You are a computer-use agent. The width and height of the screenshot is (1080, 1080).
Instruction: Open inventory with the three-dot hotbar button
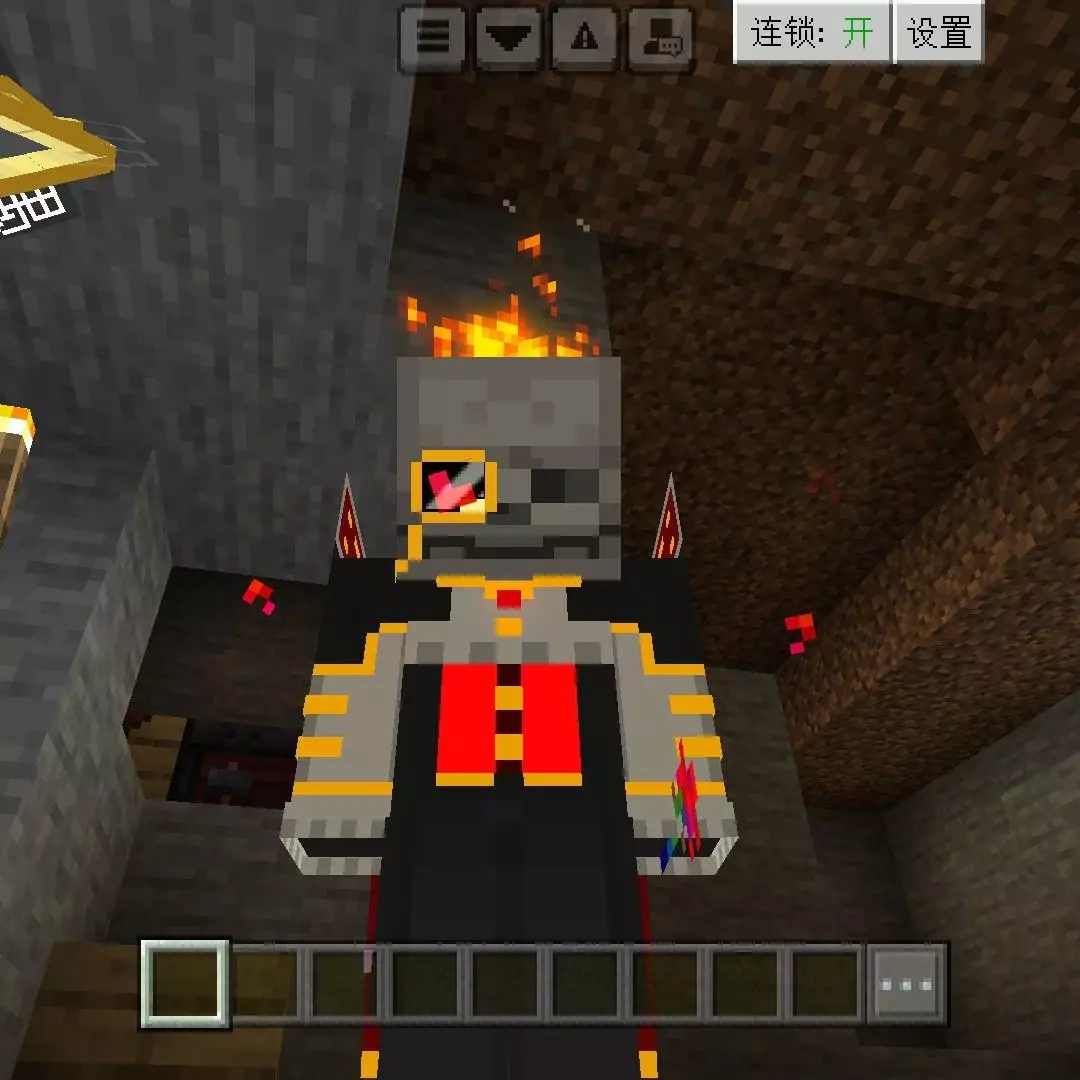coord(906,984)
